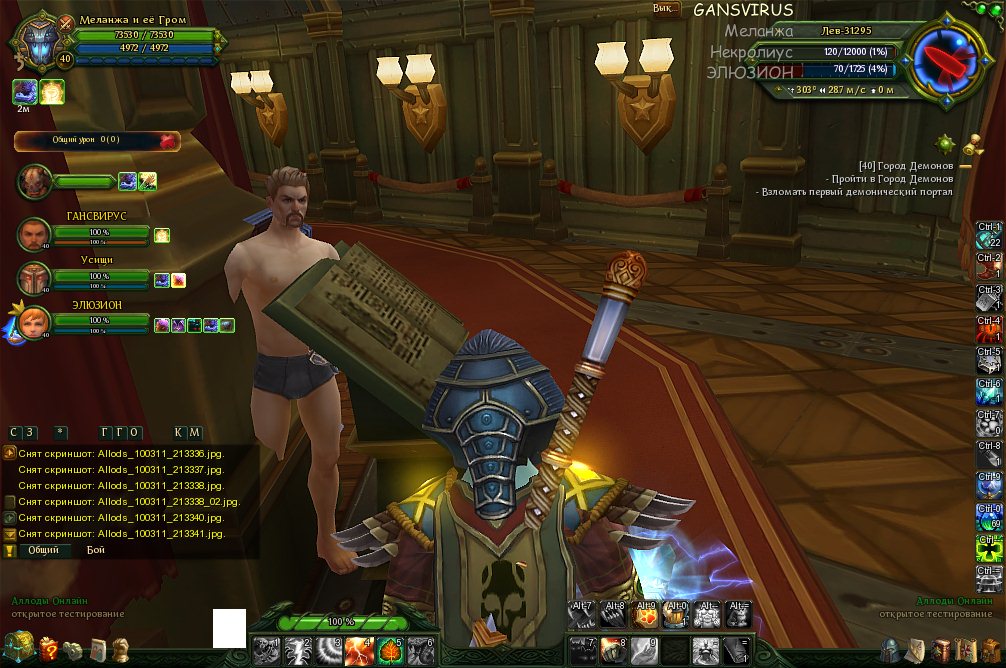This screenshot has height=668, width=1006.
Task: Activate the lightning bolt ability in slot 4
Action: pyautogui.click(x=359, y=651)
